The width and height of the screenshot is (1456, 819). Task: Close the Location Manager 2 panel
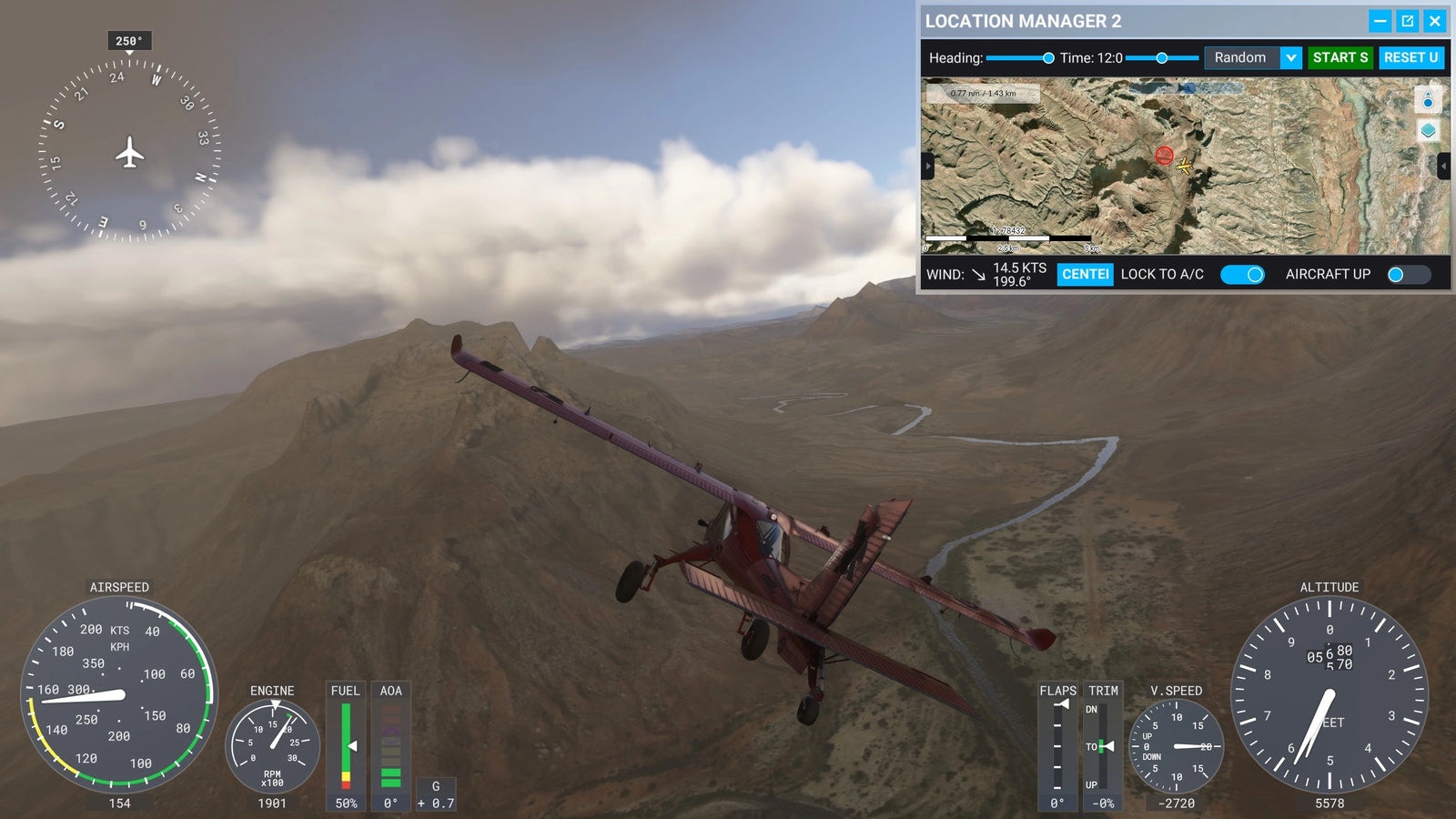tap(1435, 21)
